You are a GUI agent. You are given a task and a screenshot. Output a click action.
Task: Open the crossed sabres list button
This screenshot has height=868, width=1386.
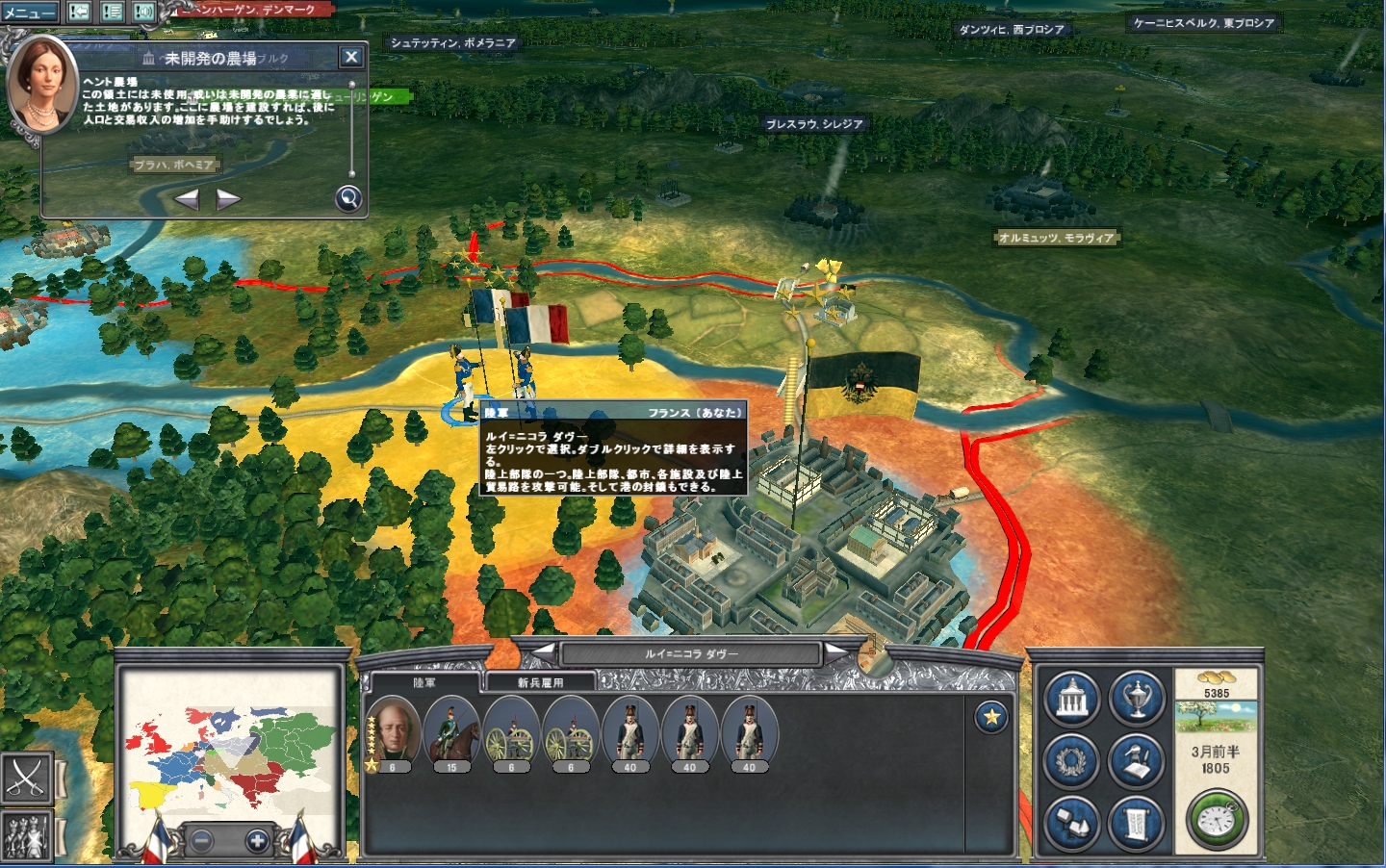point(26,778)
